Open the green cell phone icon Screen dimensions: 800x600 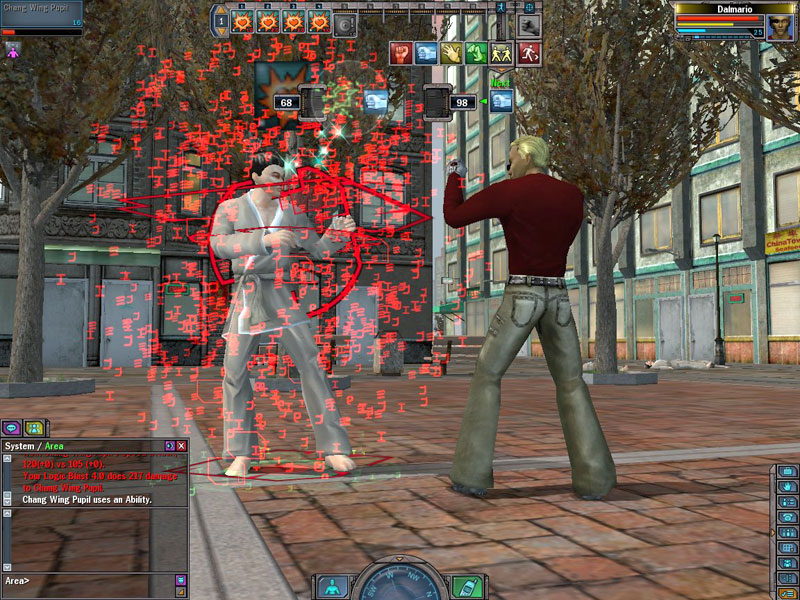point(463,587)
